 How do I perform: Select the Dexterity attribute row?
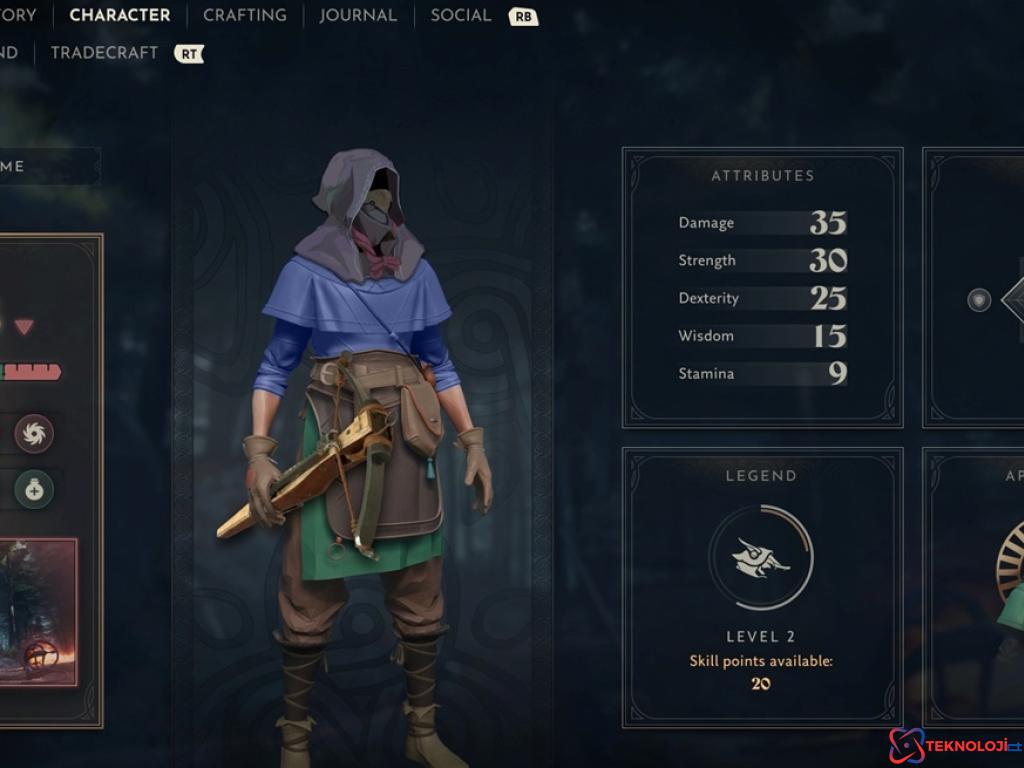(762, 298)
